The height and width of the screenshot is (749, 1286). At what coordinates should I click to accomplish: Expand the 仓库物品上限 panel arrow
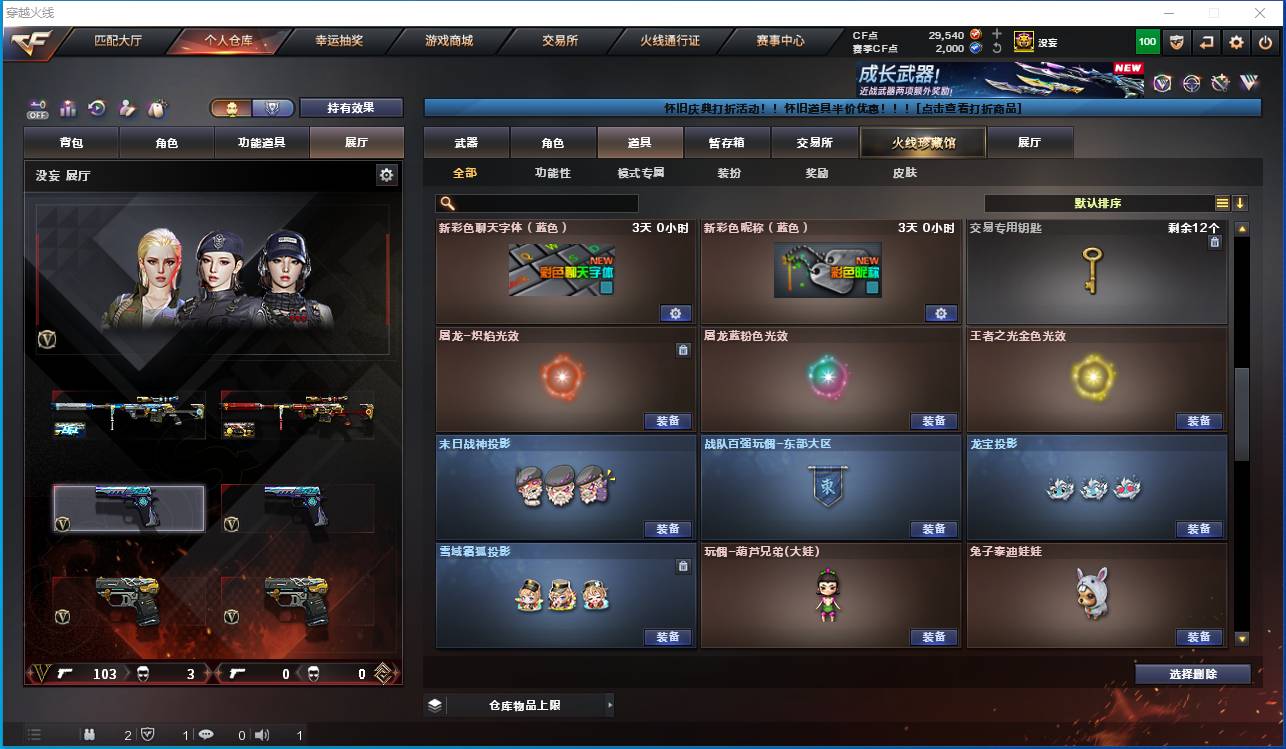610,704
